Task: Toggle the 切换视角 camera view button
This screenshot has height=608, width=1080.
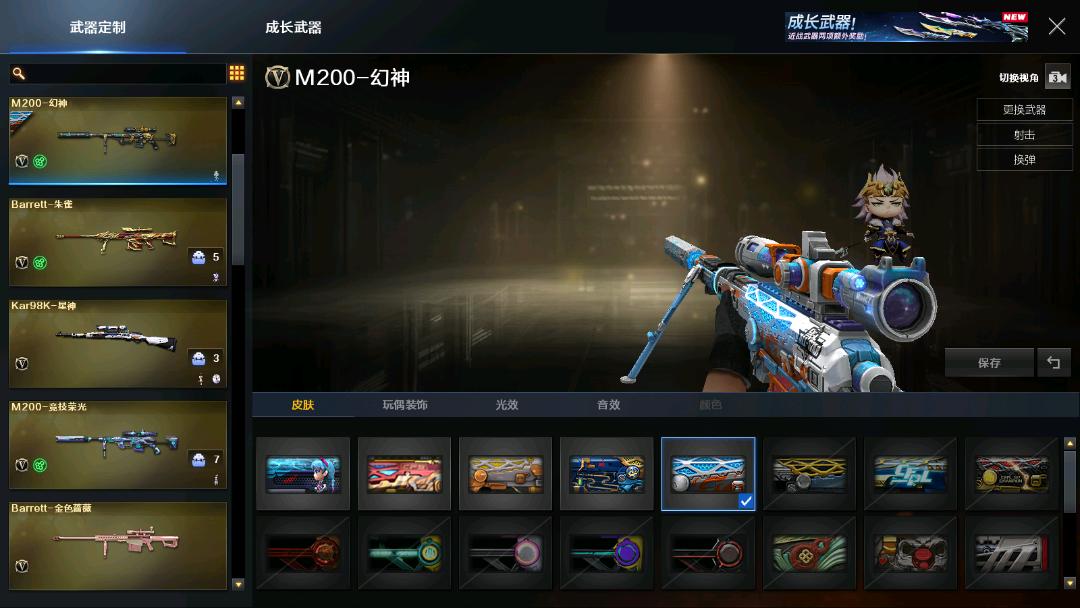Action: (1057, 77)
